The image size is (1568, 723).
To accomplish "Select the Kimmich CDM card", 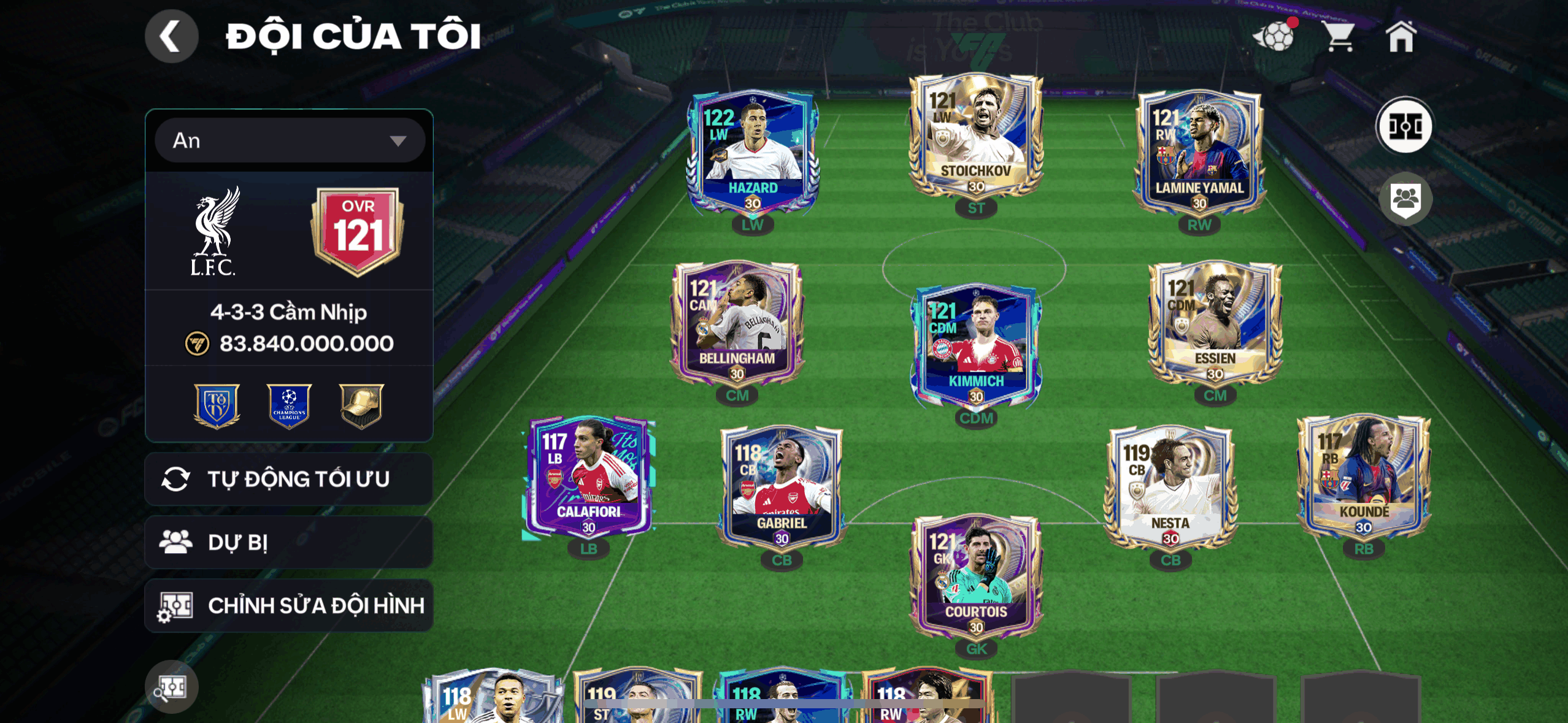I will coord(975,346).
